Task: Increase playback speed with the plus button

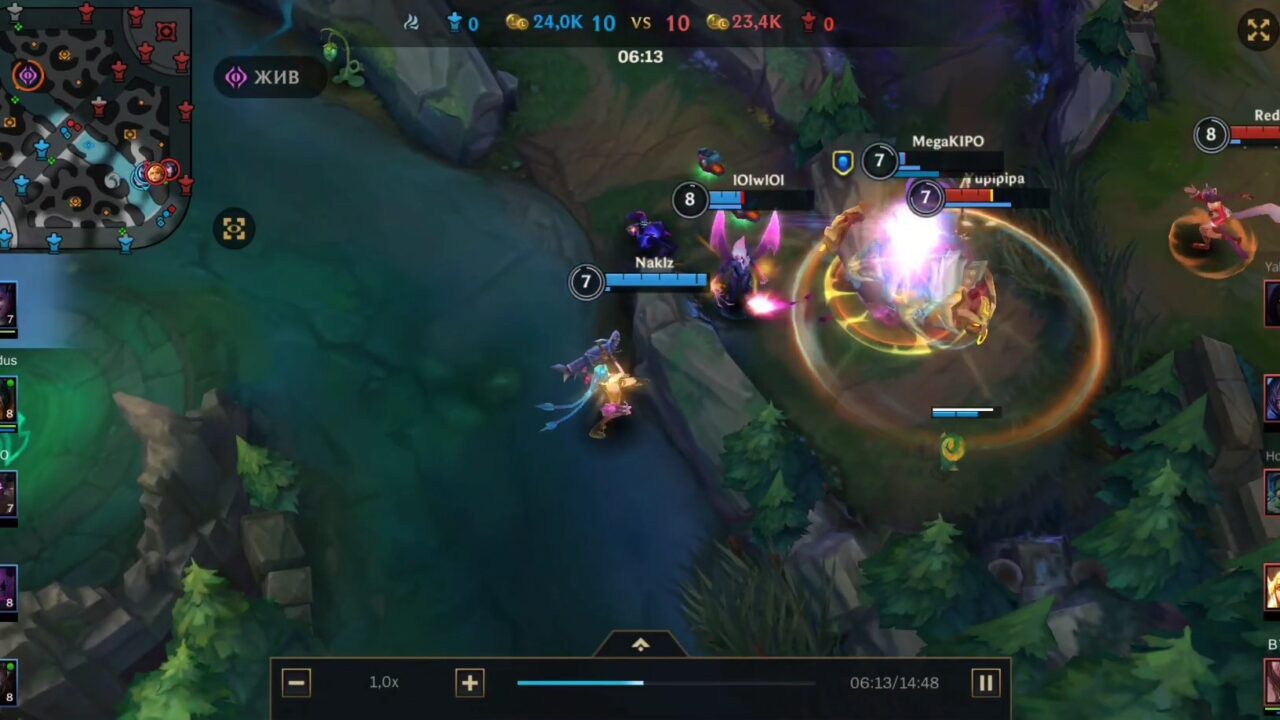Action: point(469,682)
